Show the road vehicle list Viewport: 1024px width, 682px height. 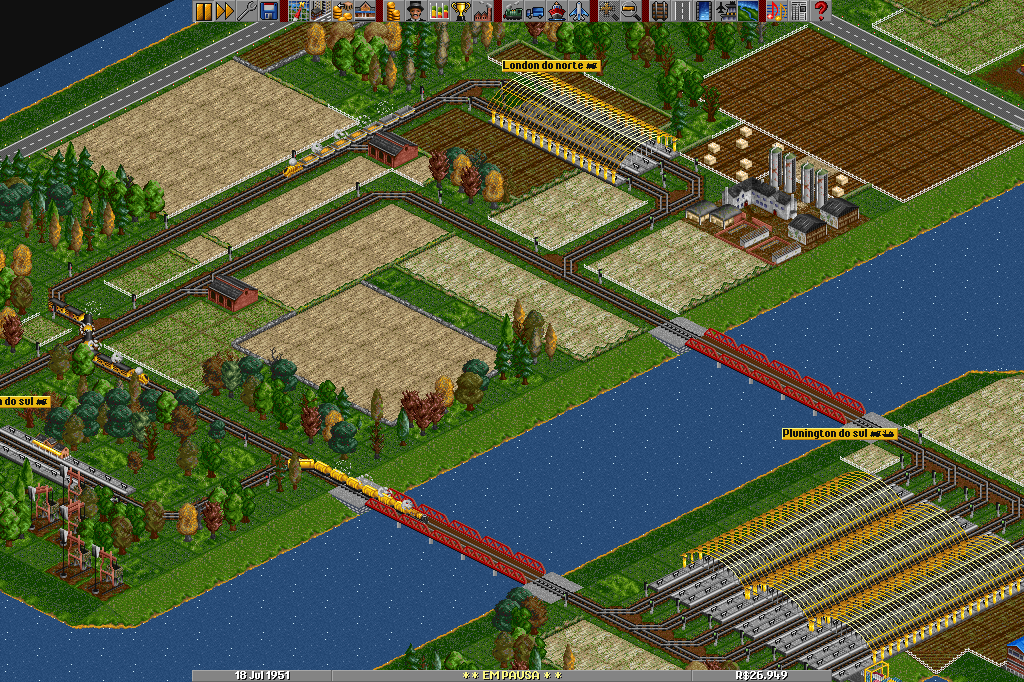point(534,11)
